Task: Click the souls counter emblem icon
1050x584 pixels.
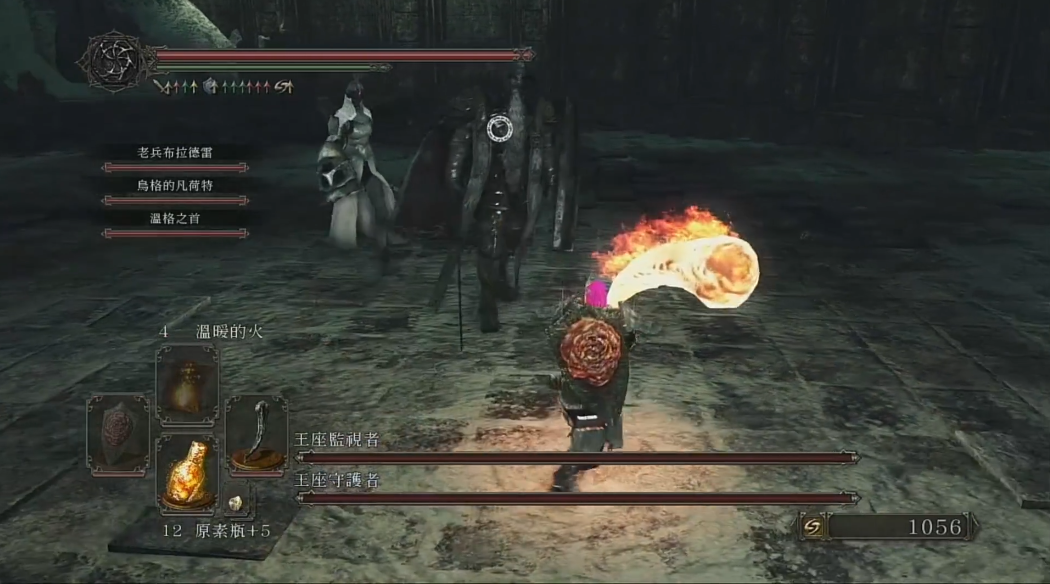Action: point(811,527)
